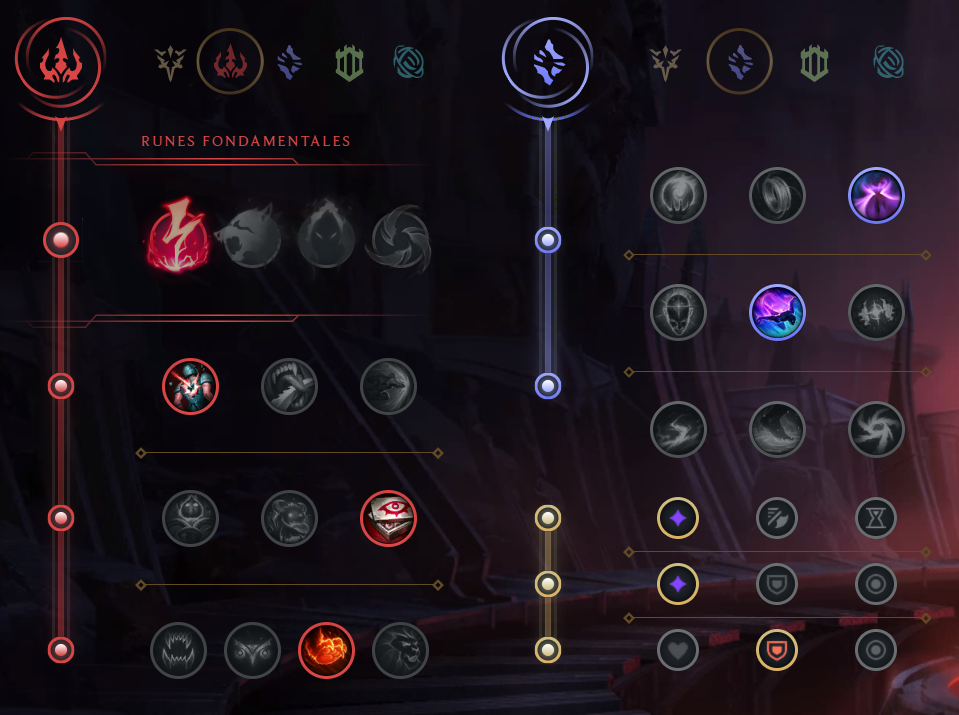The height and width of the screenshot is (715, 959).
Task: Choose the Predator wolf keystone rune
Action: tap(248, 240)
